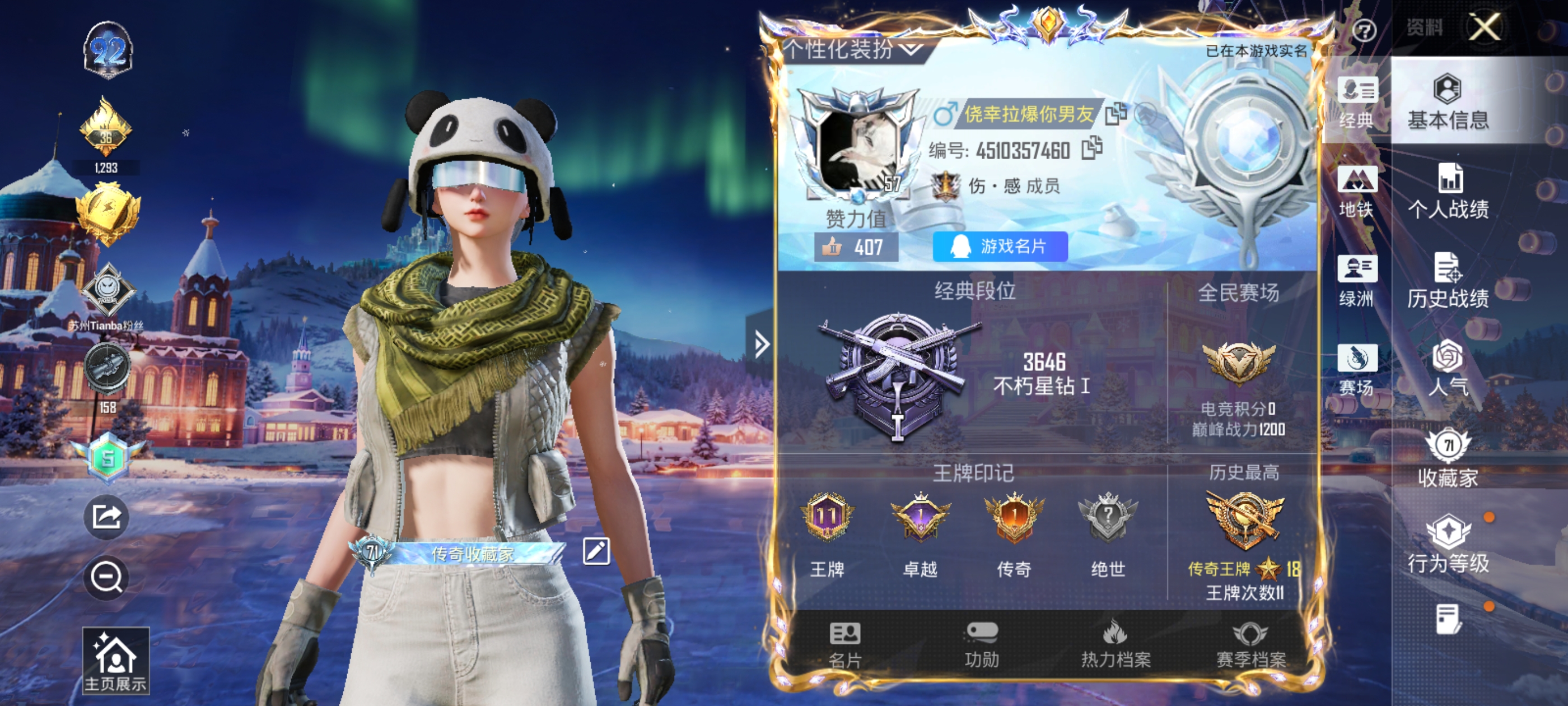Copy the player ID number
This screenshot has width=1568, height=706.
point(1092,148)
